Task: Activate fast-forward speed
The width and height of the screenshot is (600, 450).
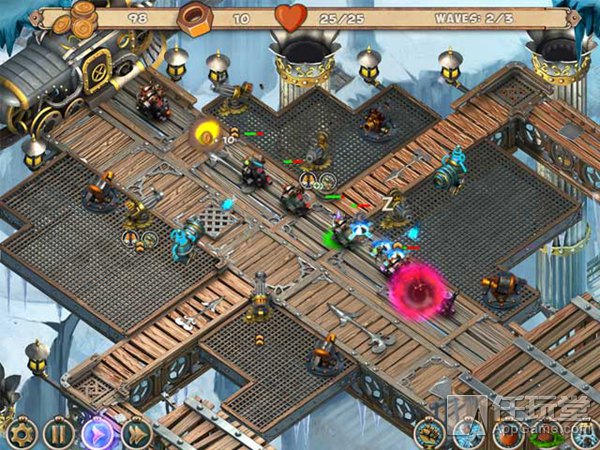Action: click(135, 434)
